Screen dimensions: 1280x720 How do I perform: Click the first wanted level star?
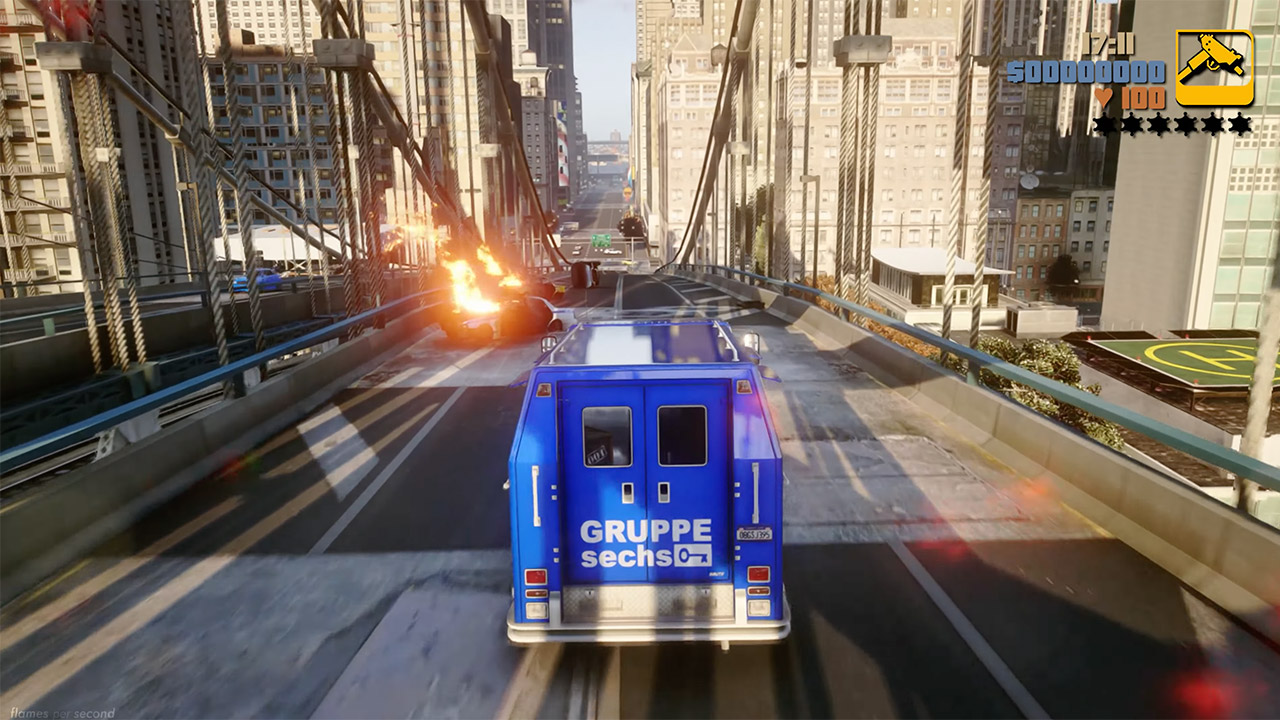[1105, 124]
